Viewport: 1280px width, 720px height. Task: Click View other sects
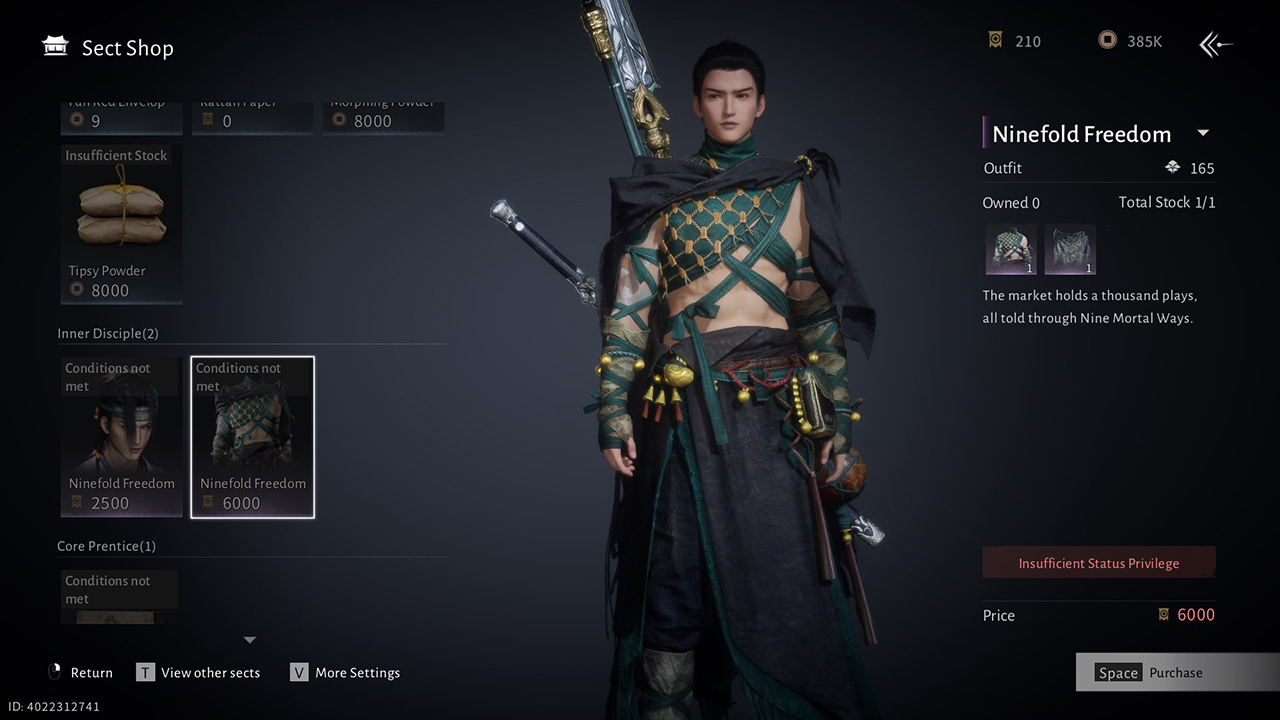[199, 673]
